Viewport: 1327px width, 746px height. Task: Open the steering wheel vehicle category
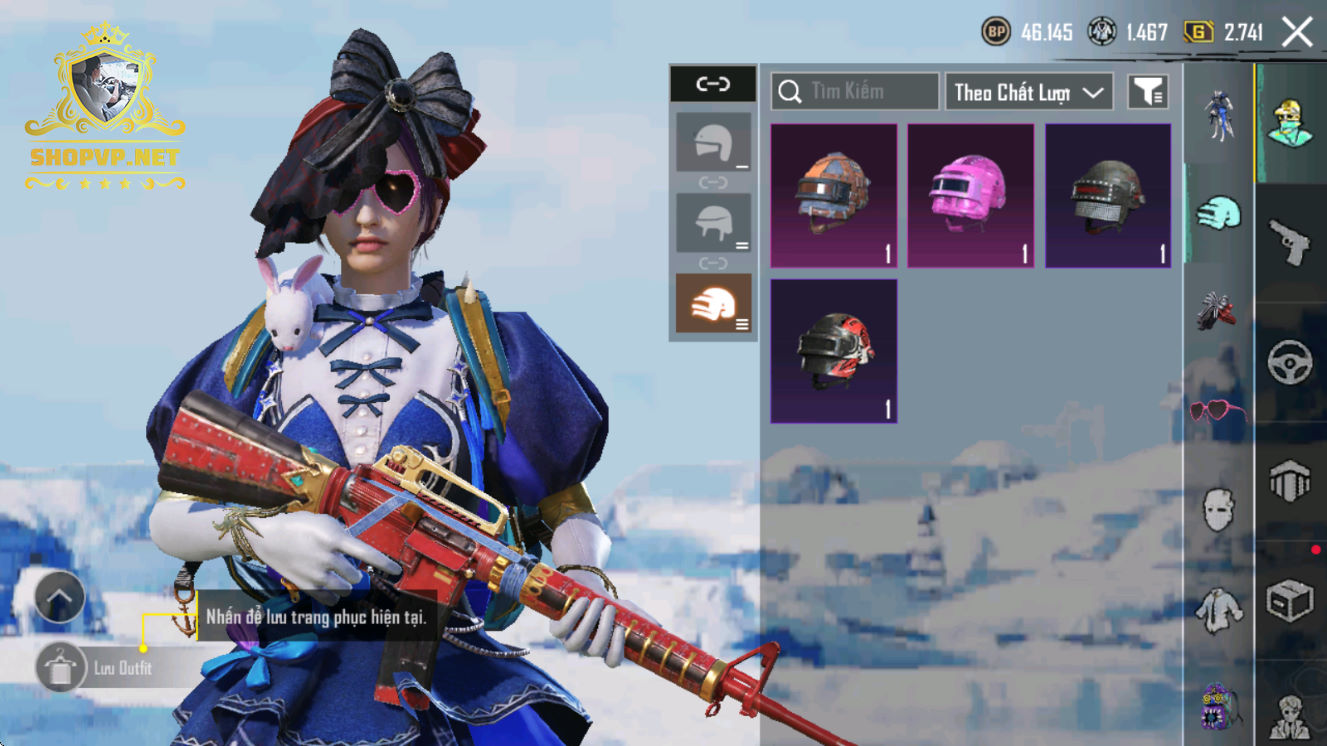1290,362
